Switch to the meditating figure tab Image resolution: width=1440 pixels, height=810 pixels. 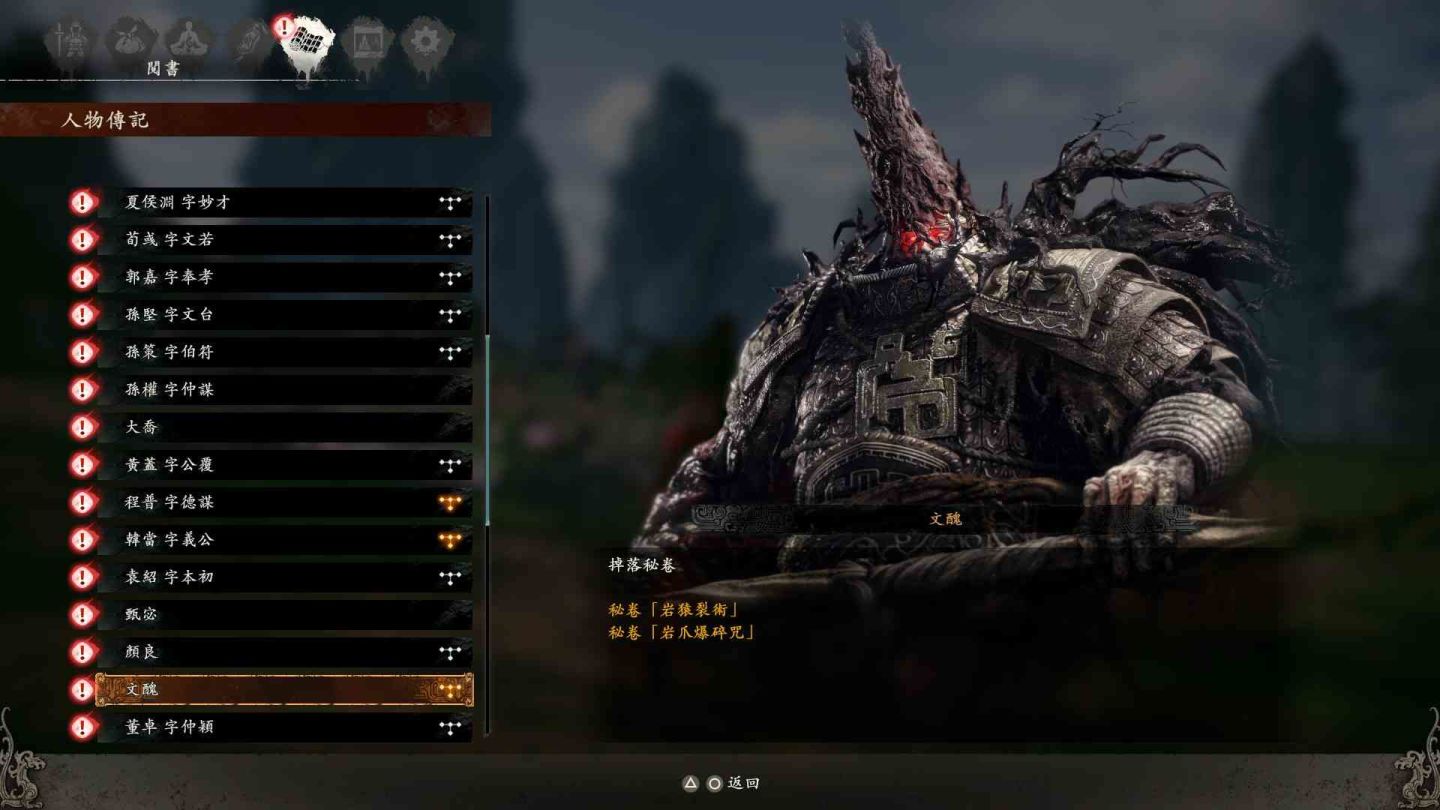click(189, 42)
